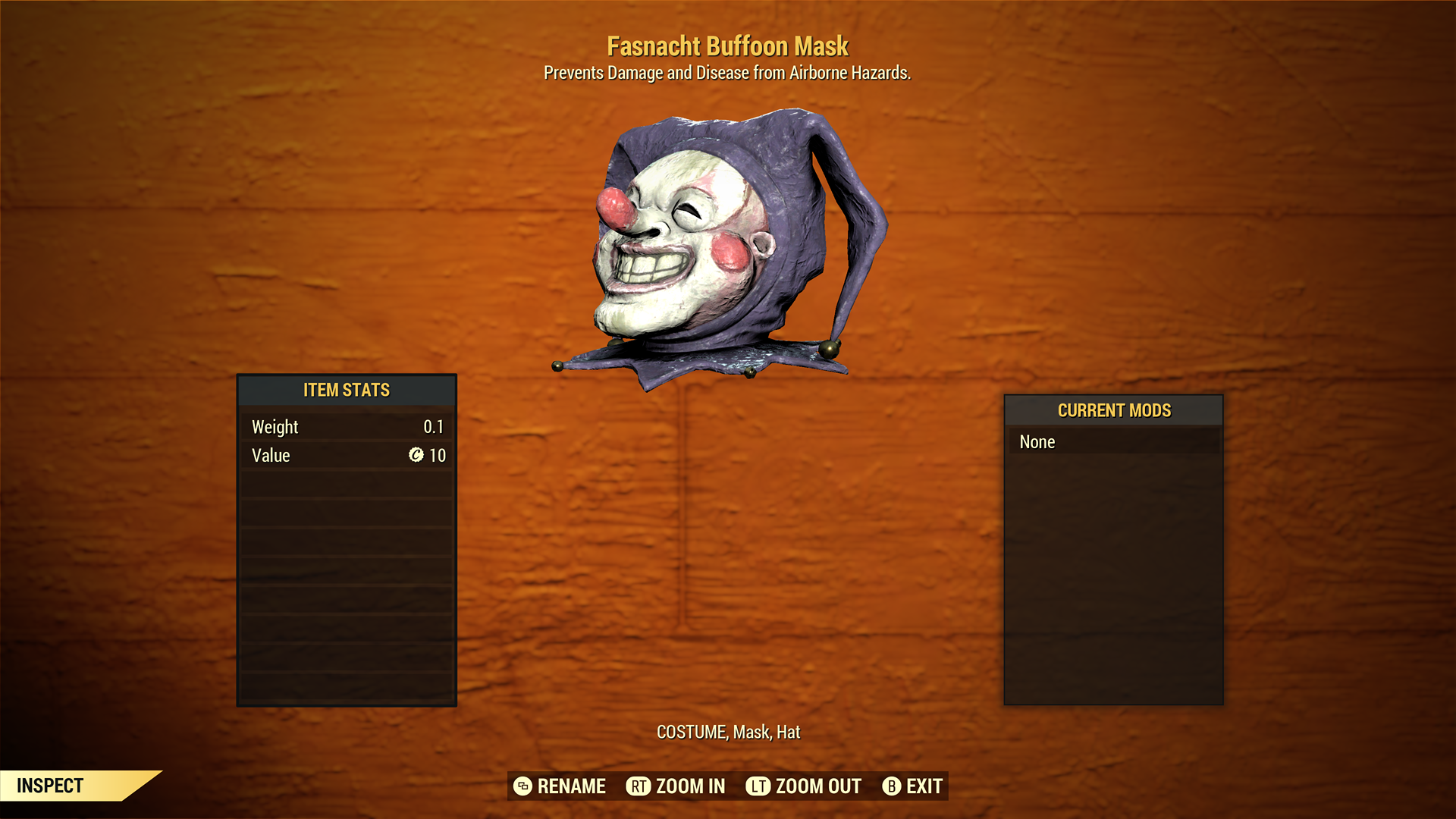Toggle the Weight stat row
This screenshot has height=819, width=1456.
point(347,427)
